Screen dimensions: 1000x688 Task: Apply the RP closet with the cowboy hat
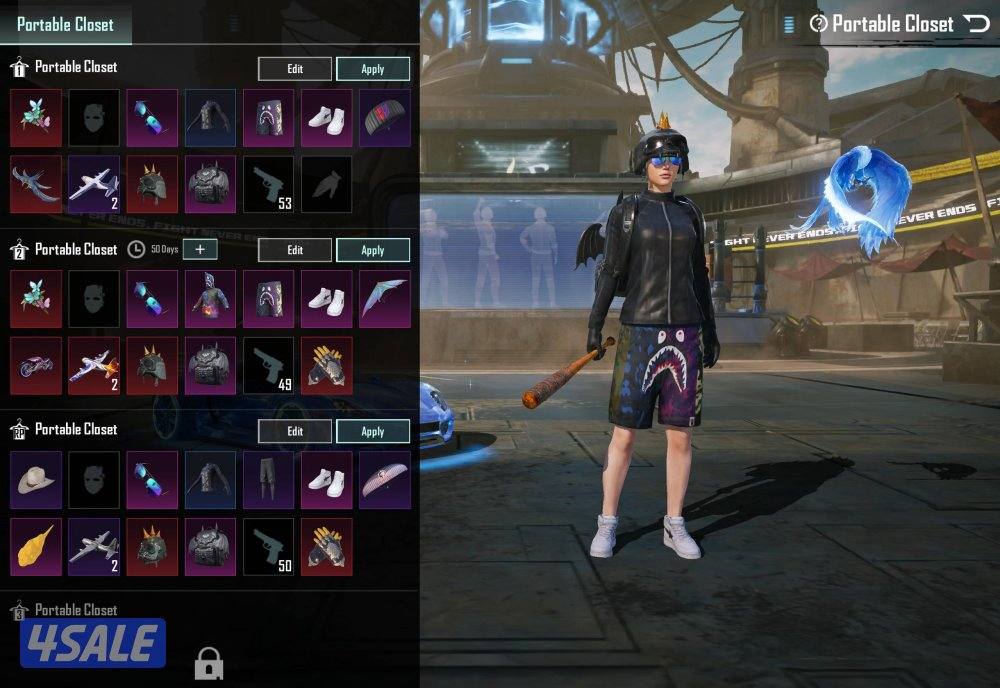[372, 431]
